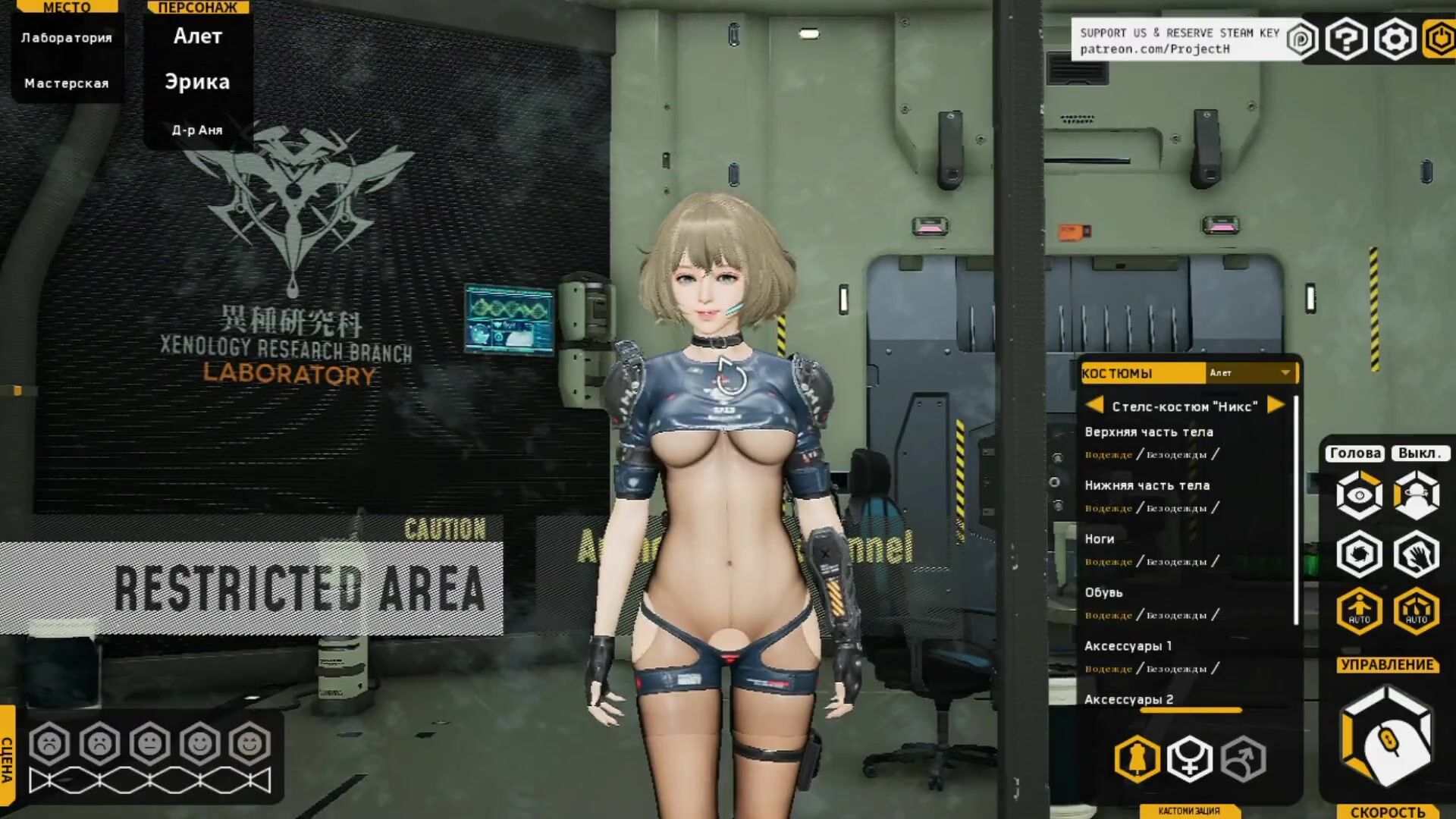Activate the camera aperture hexagon icon
This screenshot has width=1456, height=819.
1359,554
